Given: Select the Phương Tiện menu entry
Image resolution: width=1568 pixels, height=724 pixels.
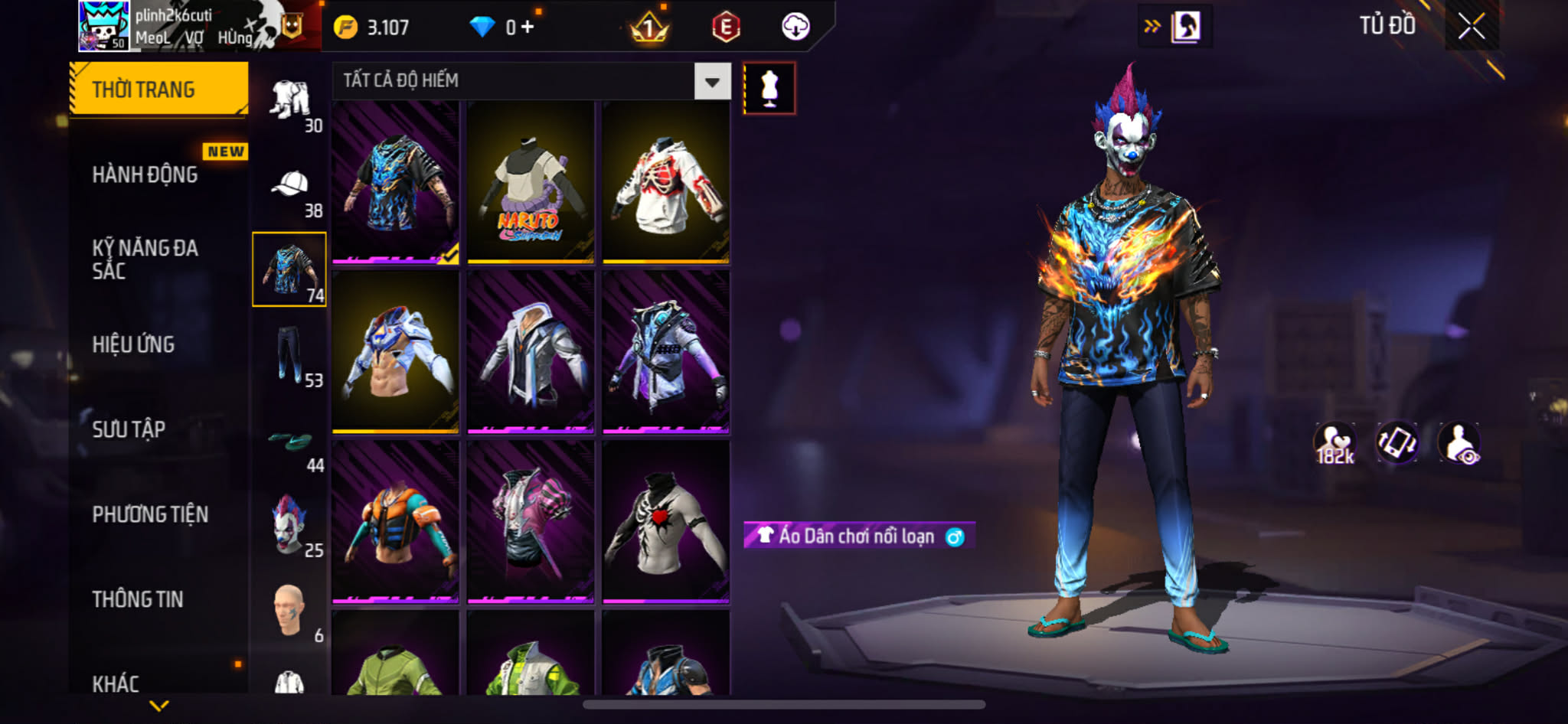Looking at the screenshot, I should point(150,514).
